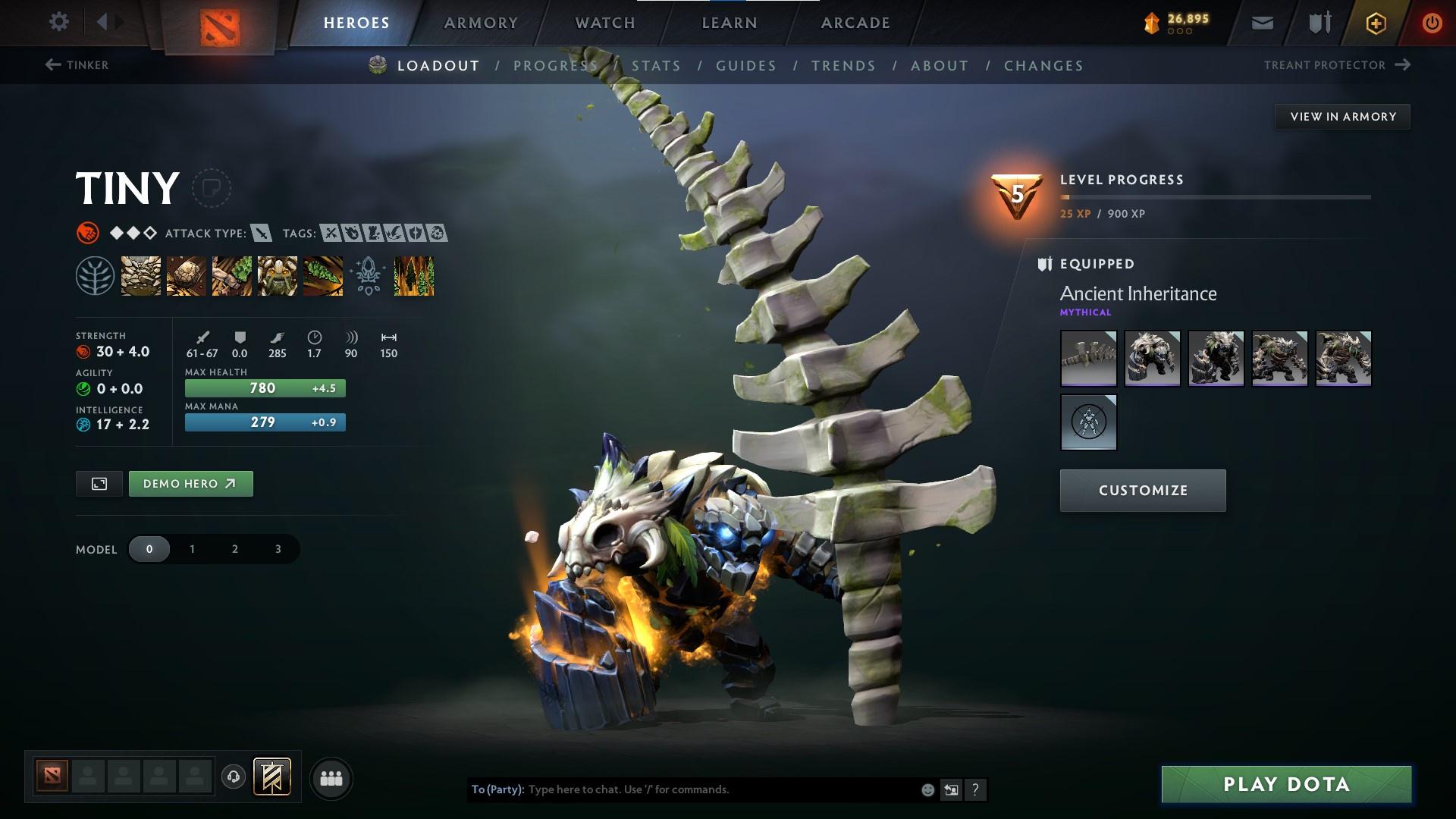This screenshot has height=819, width=1456.
Task: Select model variant 1
Action: tap(192, 548)
